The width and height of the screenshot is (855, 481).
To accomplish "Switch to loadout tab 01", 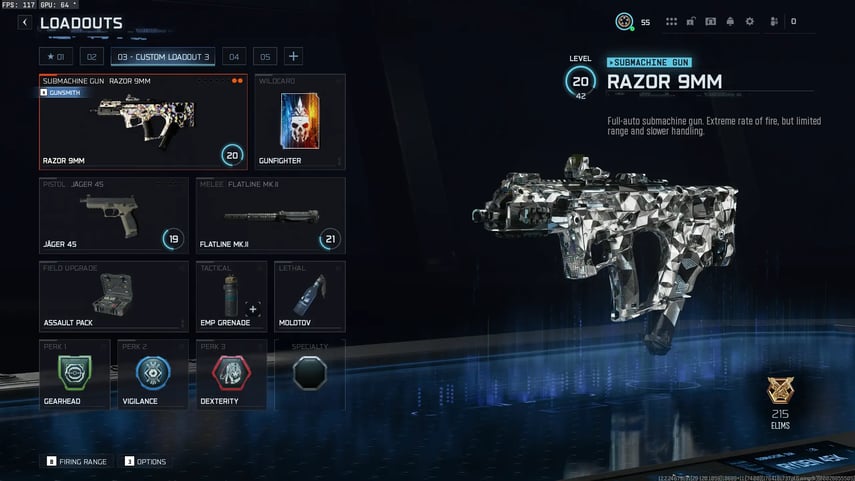I will 56,56.
